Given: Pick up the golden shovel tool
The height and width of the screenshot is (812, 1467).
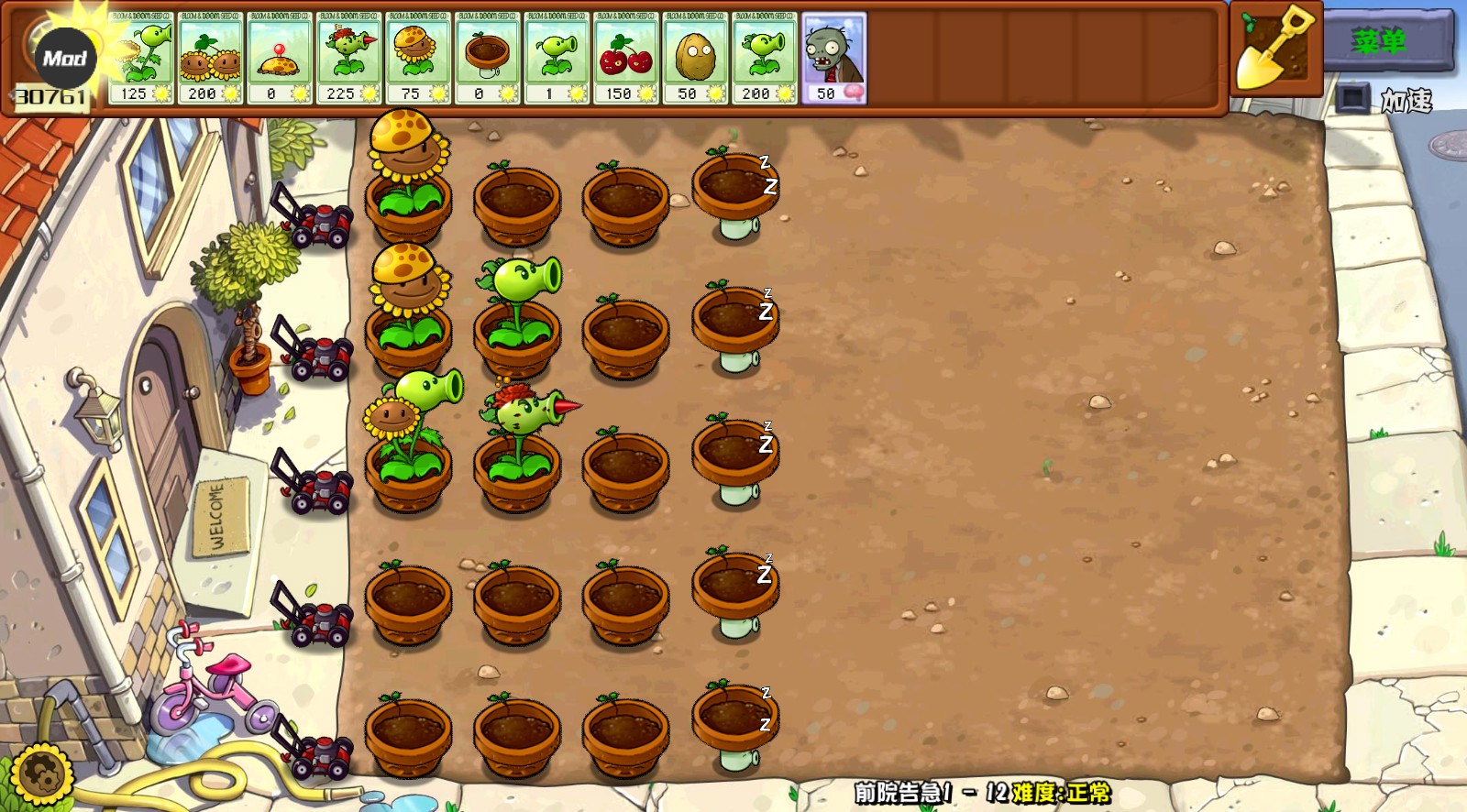Looking at the screenshot, I should [x=1274, y=50].
